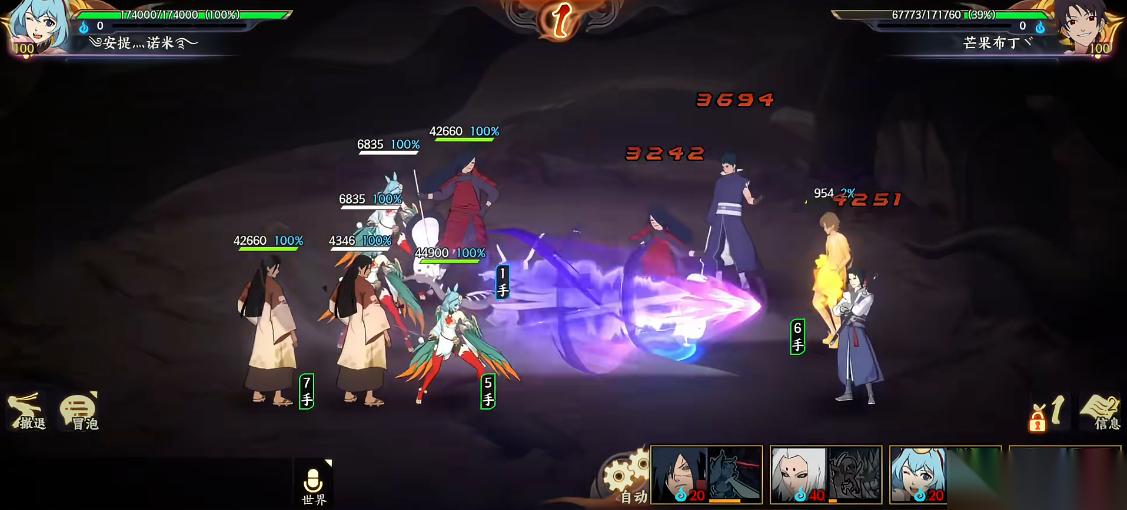1127x510 pixels.
Task: Activate the 世界 microphone voice chat
Action: [x=313, y=482]
